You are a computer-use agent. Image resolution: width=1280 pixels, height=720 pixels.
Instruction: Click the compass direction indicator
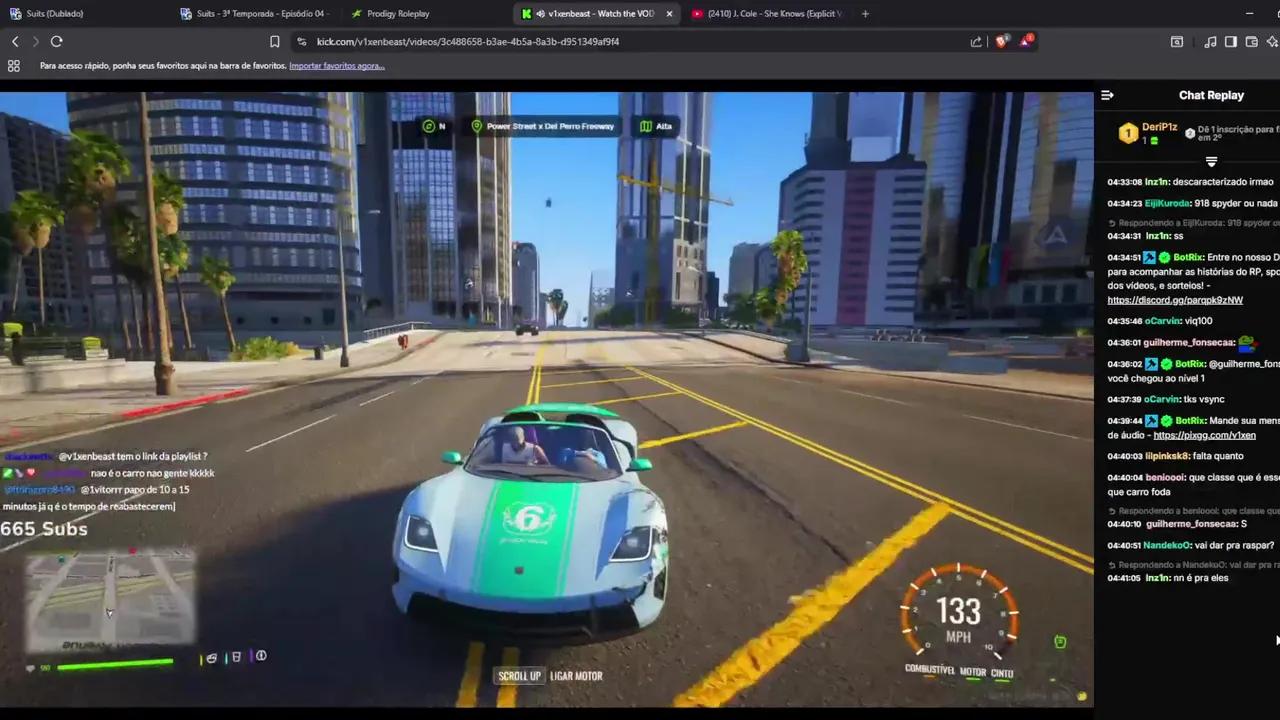(434, 126)
